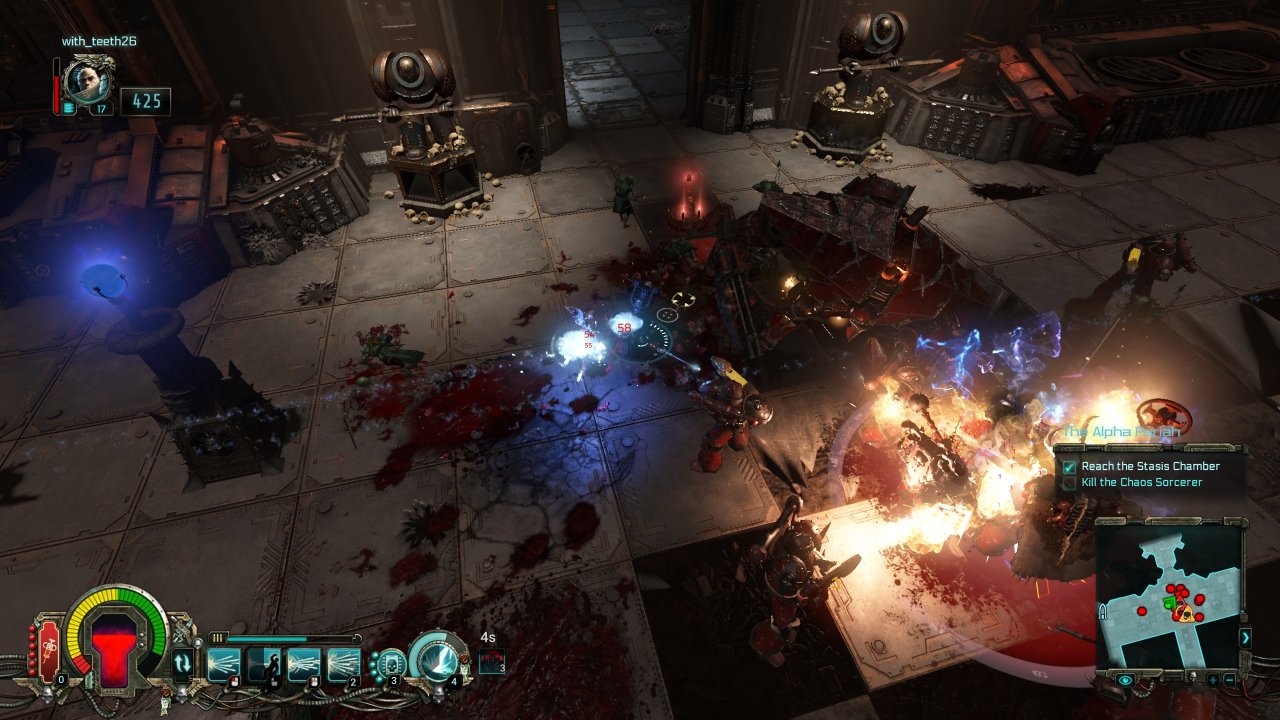
Task: Click the weapon swap arrows button
Action: click(182, 663)
